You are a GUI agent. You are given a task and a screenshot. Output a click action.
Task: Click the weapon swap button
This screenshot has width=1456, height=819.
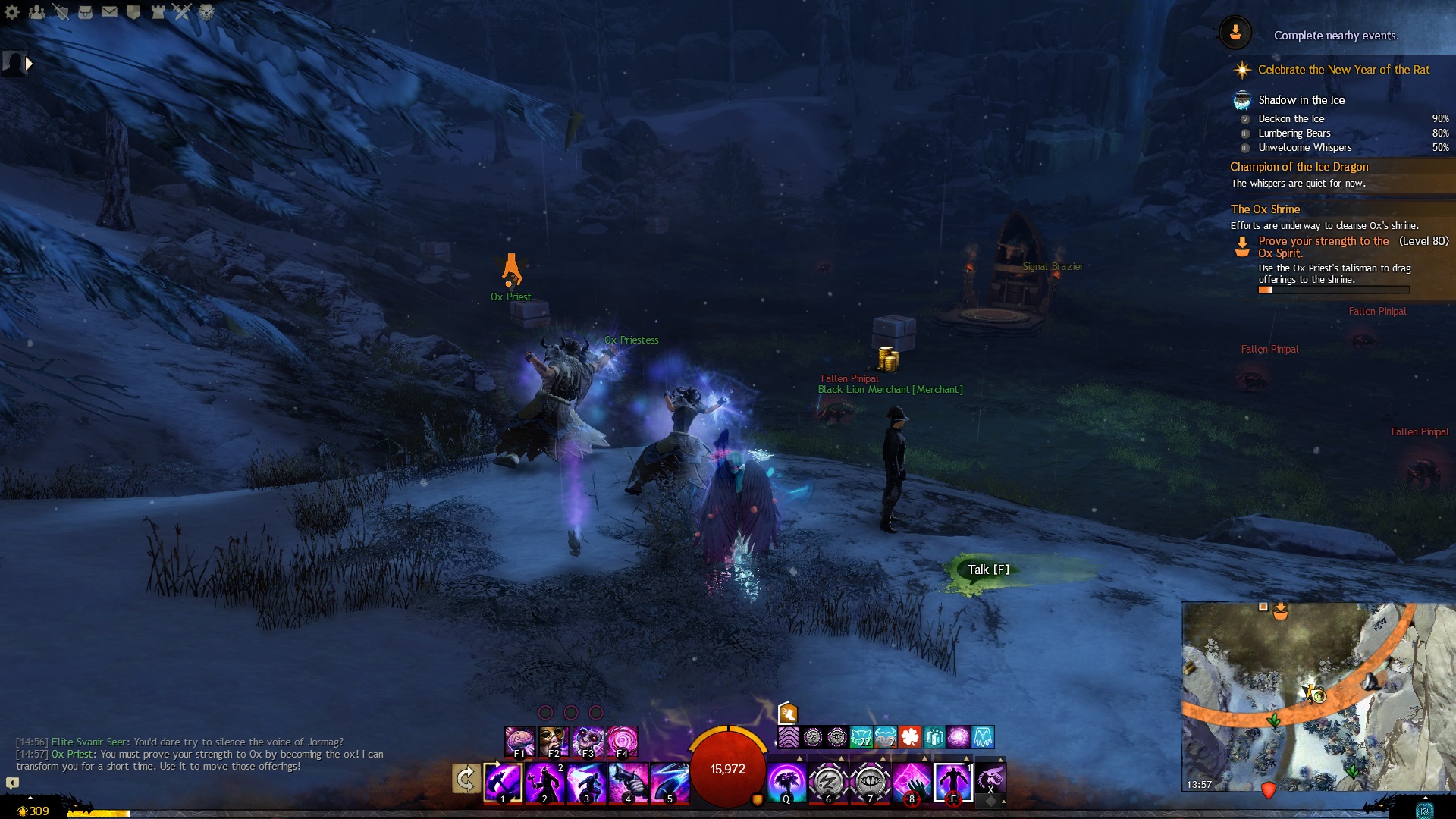466,779
